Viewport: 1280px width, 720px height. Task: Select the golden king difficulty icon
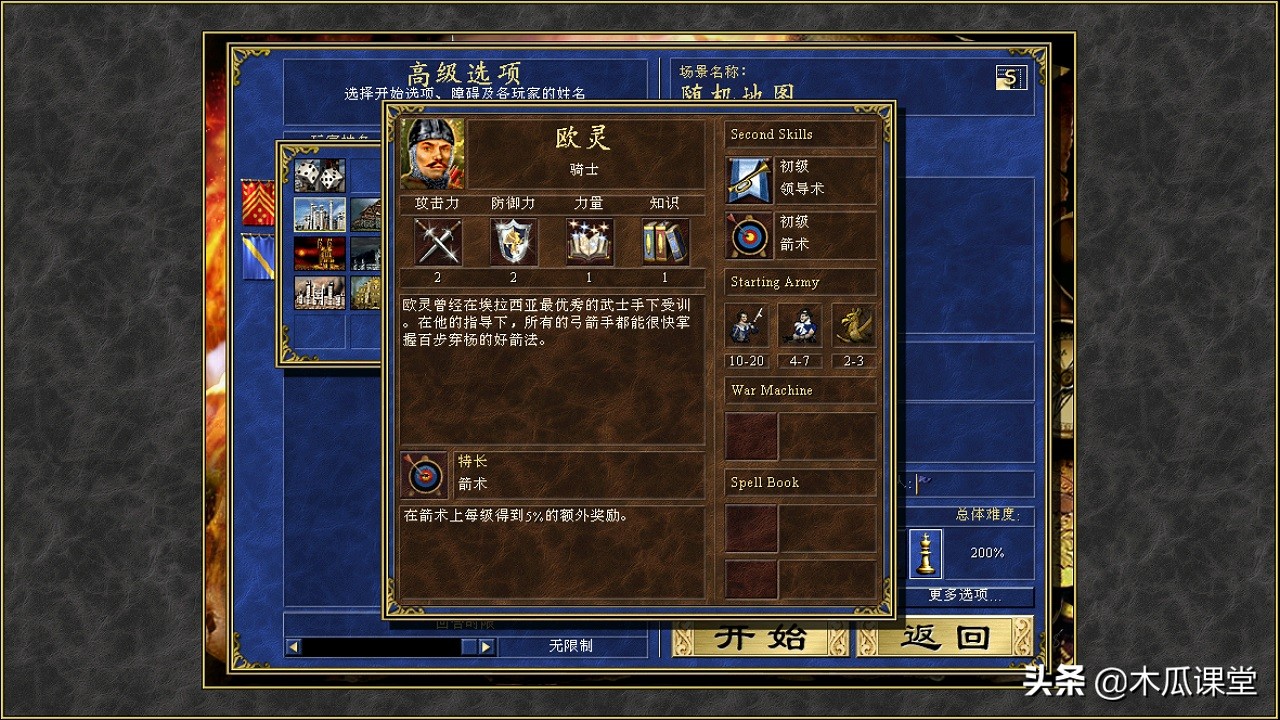coord(926,553)
